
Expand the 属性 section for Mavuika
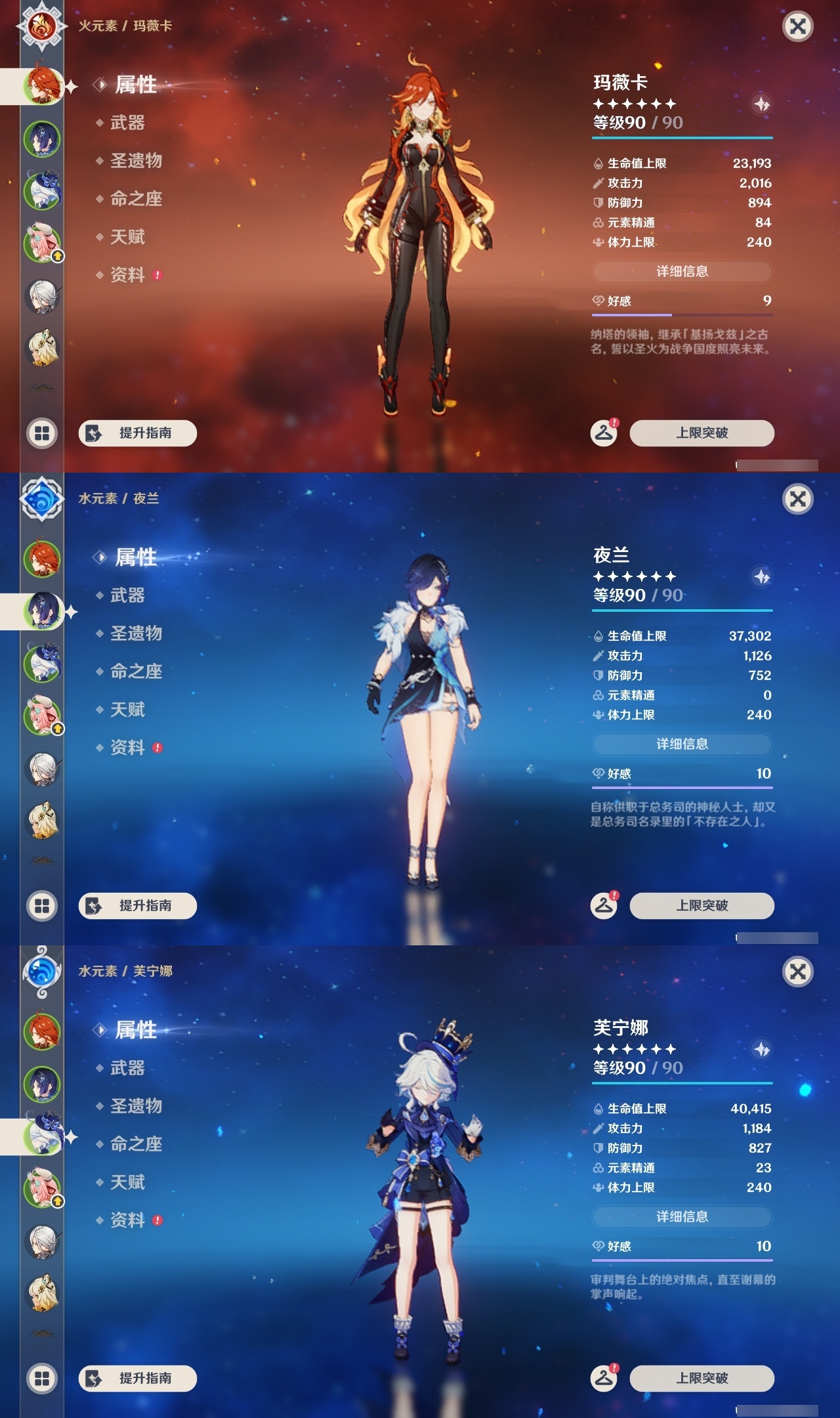(136, 85)
